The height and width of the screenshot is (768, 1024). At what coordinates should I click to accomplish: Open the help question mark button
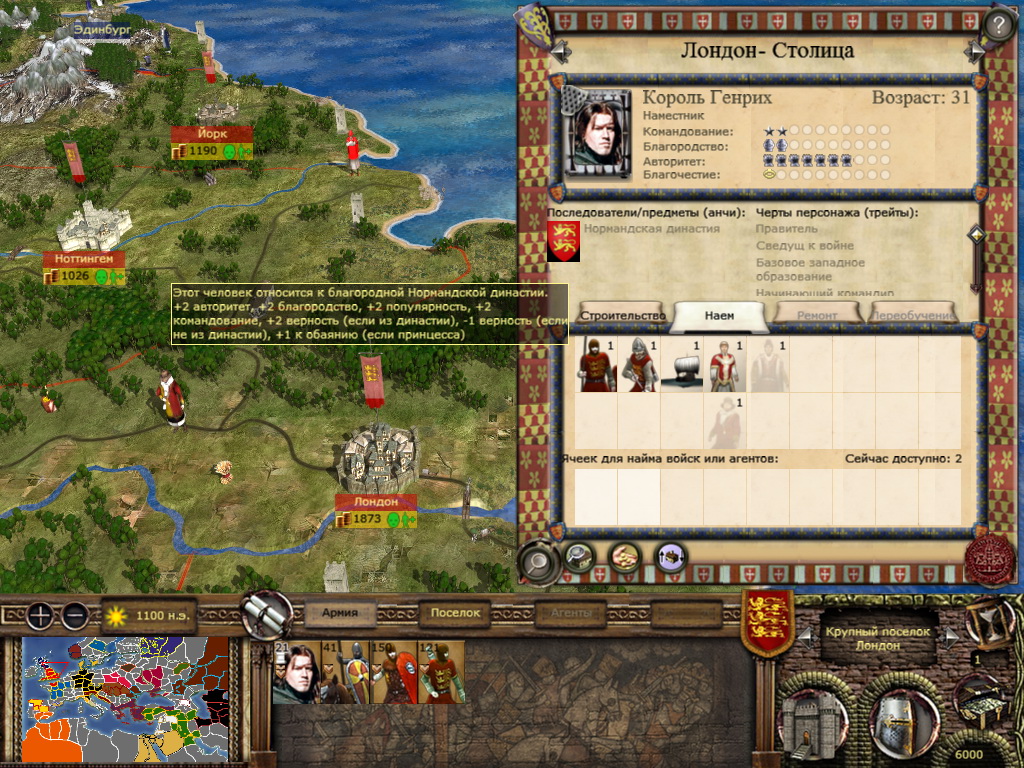[x=999, y=23]
